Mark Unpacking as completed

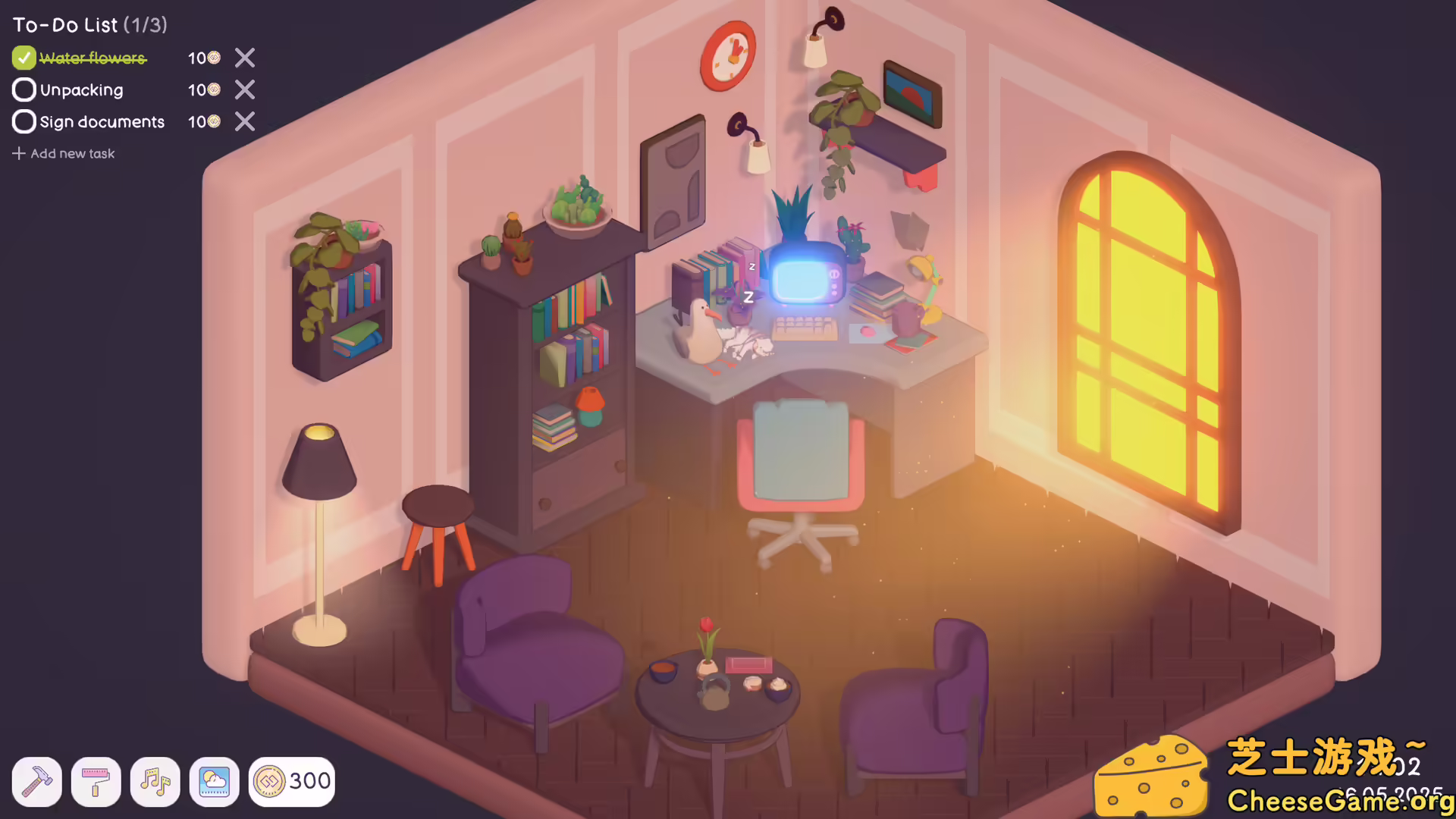click(24, 89)
